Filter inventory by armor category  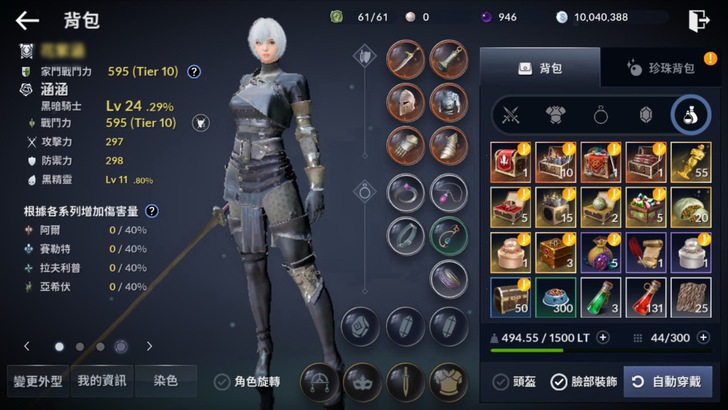tap(556, 115)
